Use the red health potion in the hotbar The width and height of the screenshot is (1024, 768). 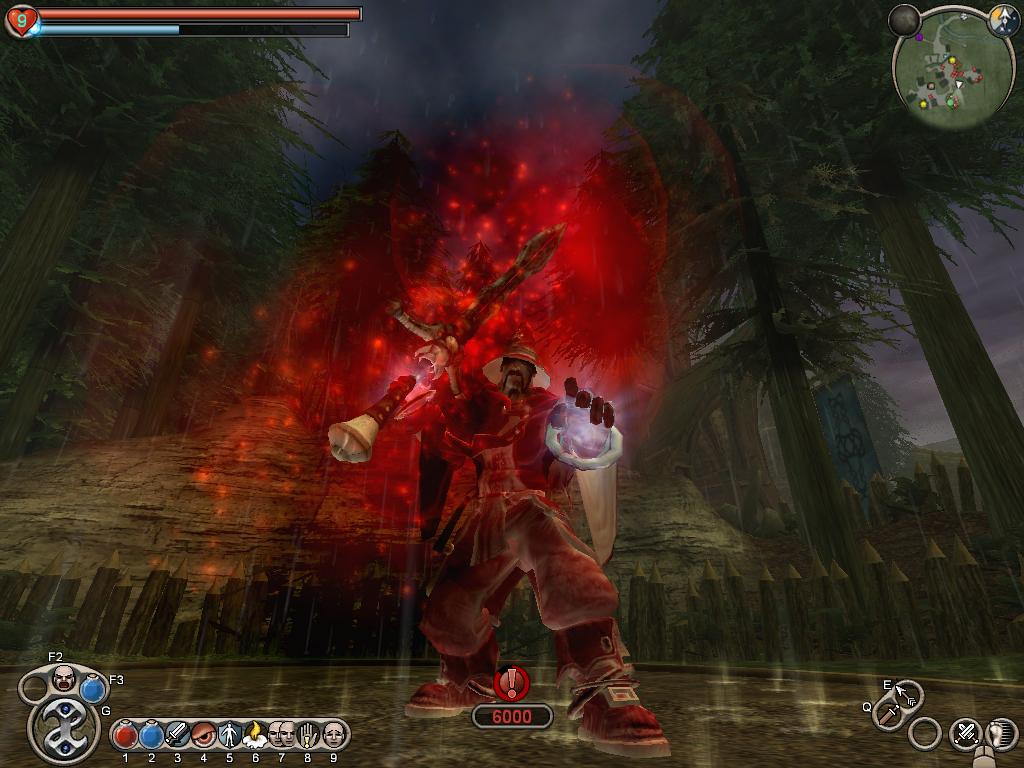[126, 735]
